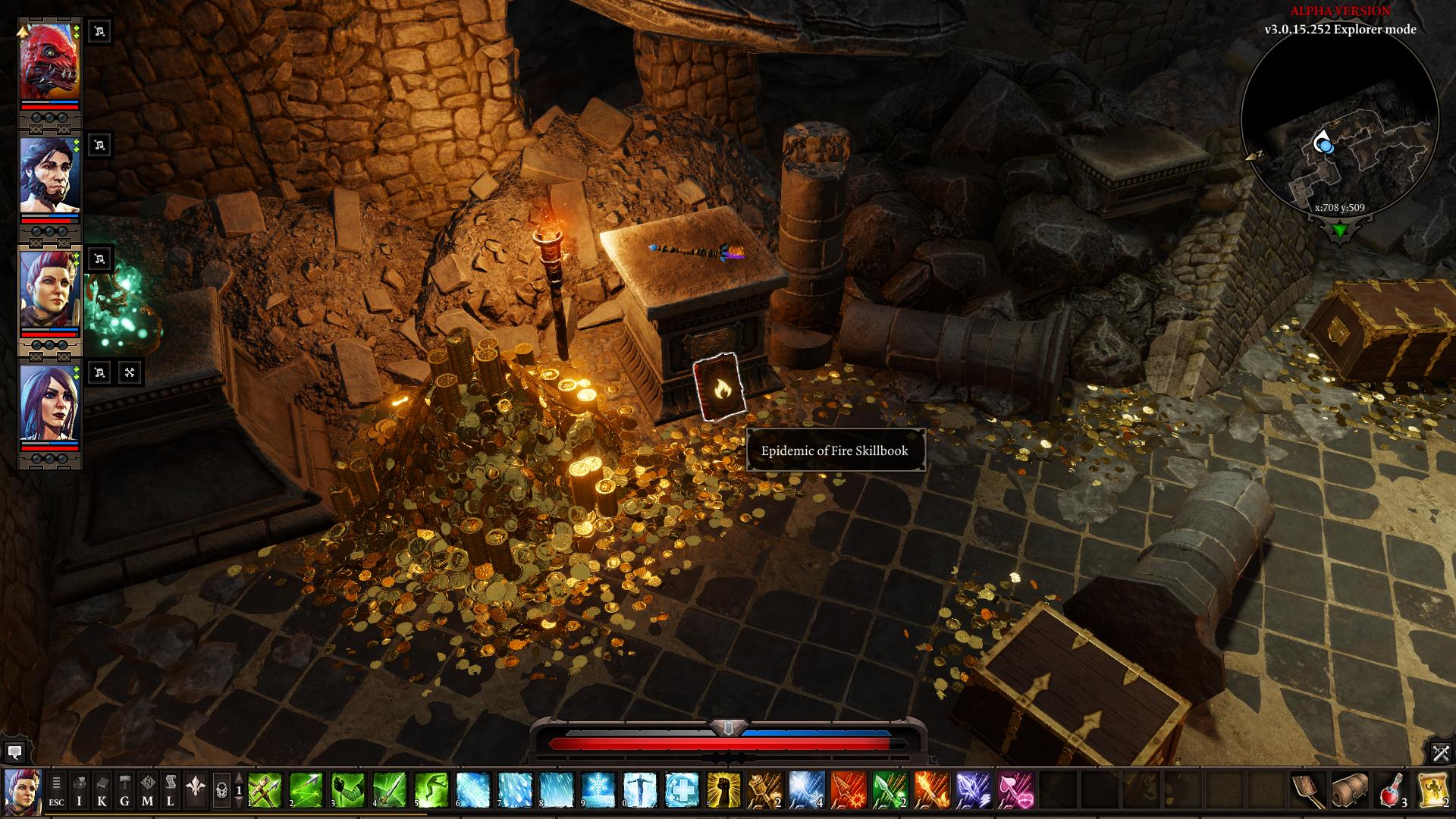This screenshot has width=1456, height=819.
Task: Open the map with the M button
Action: [147, 789]
